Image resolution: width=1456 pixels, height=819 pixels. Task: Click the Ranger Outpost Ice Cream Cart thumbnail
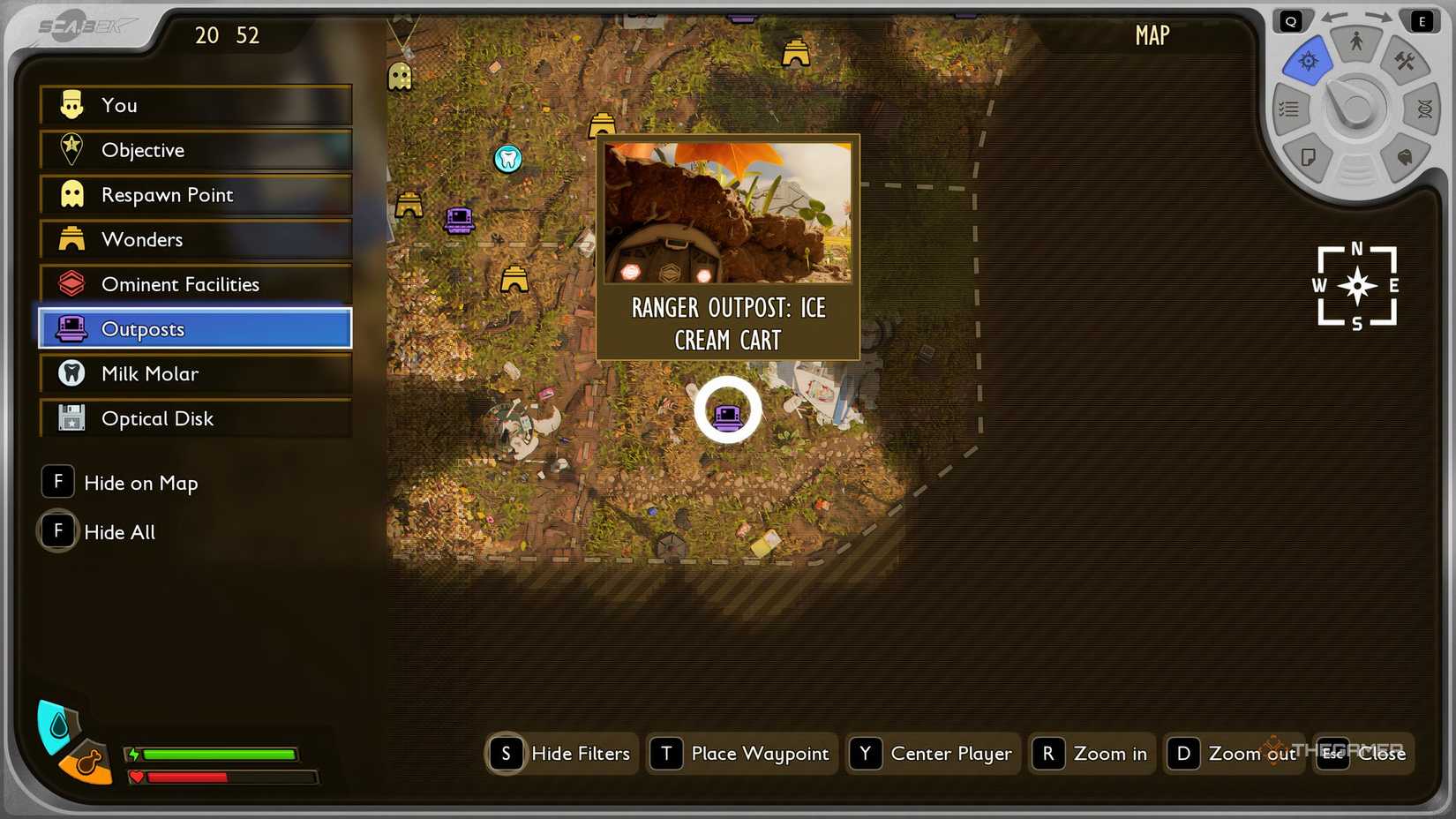(x=727, y=214)
